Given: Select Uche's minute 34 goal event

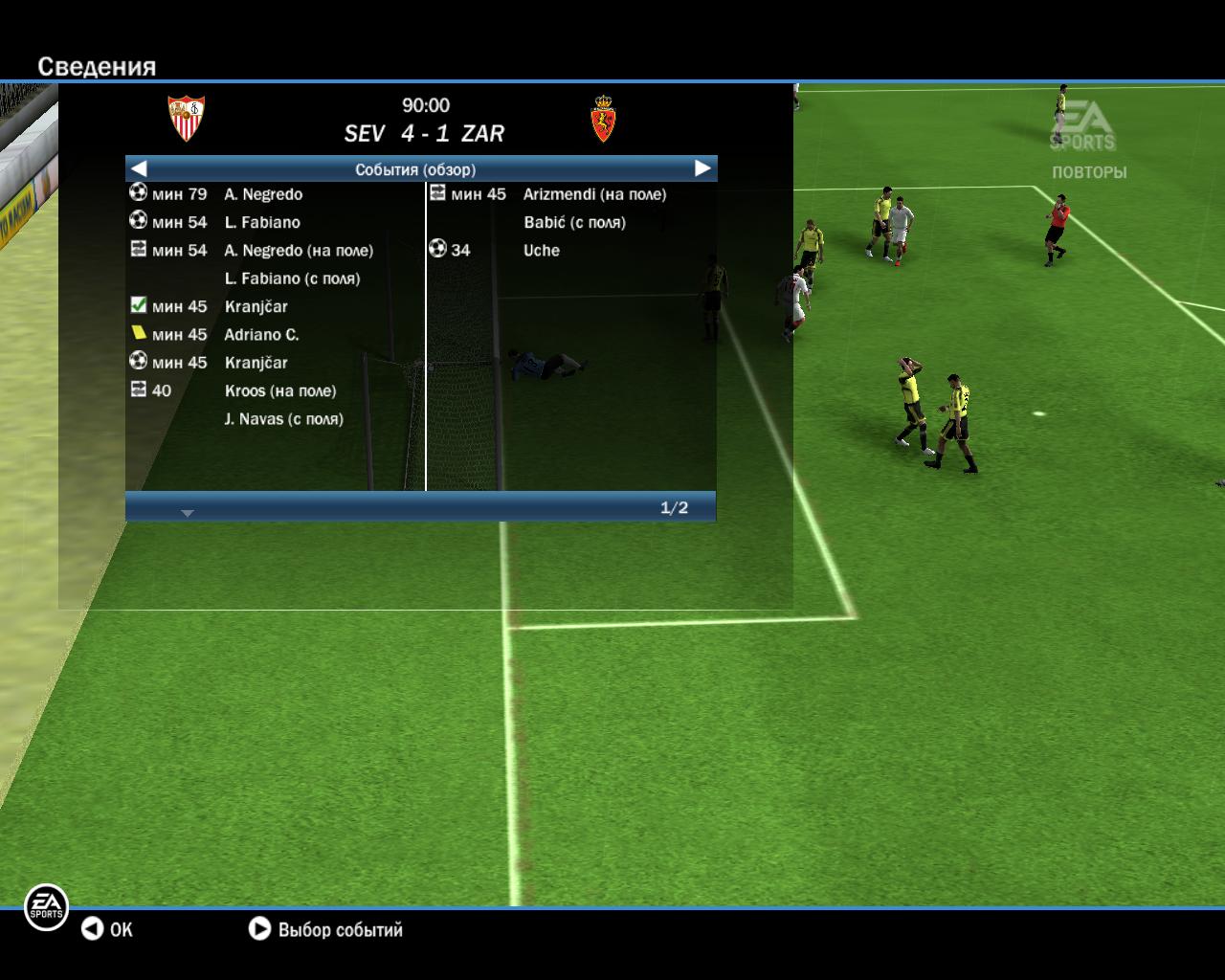Looking at the screenshot, I should [x=541, y=250].
